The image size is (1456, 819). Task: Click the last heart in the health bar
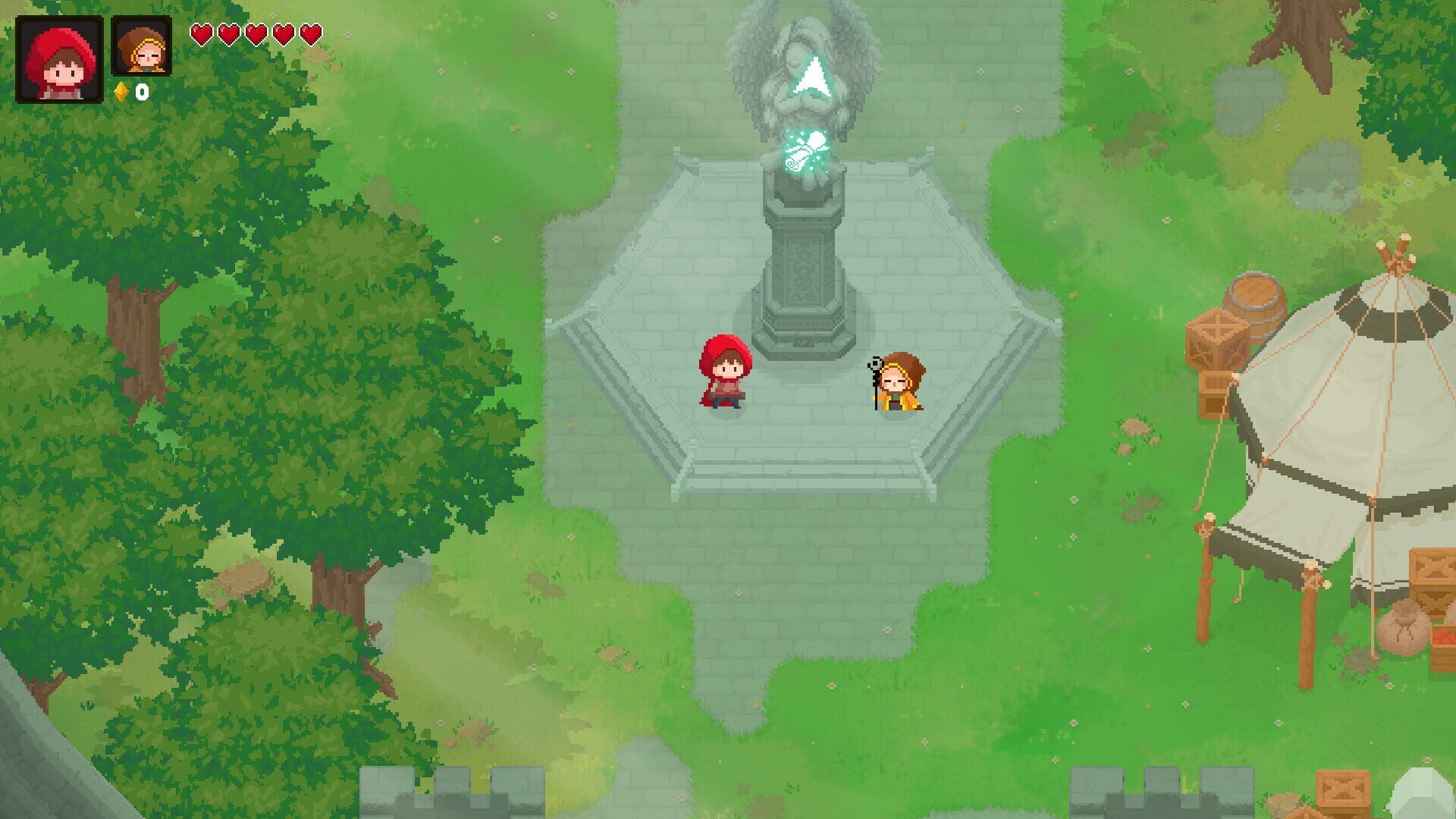pos(309,34)
